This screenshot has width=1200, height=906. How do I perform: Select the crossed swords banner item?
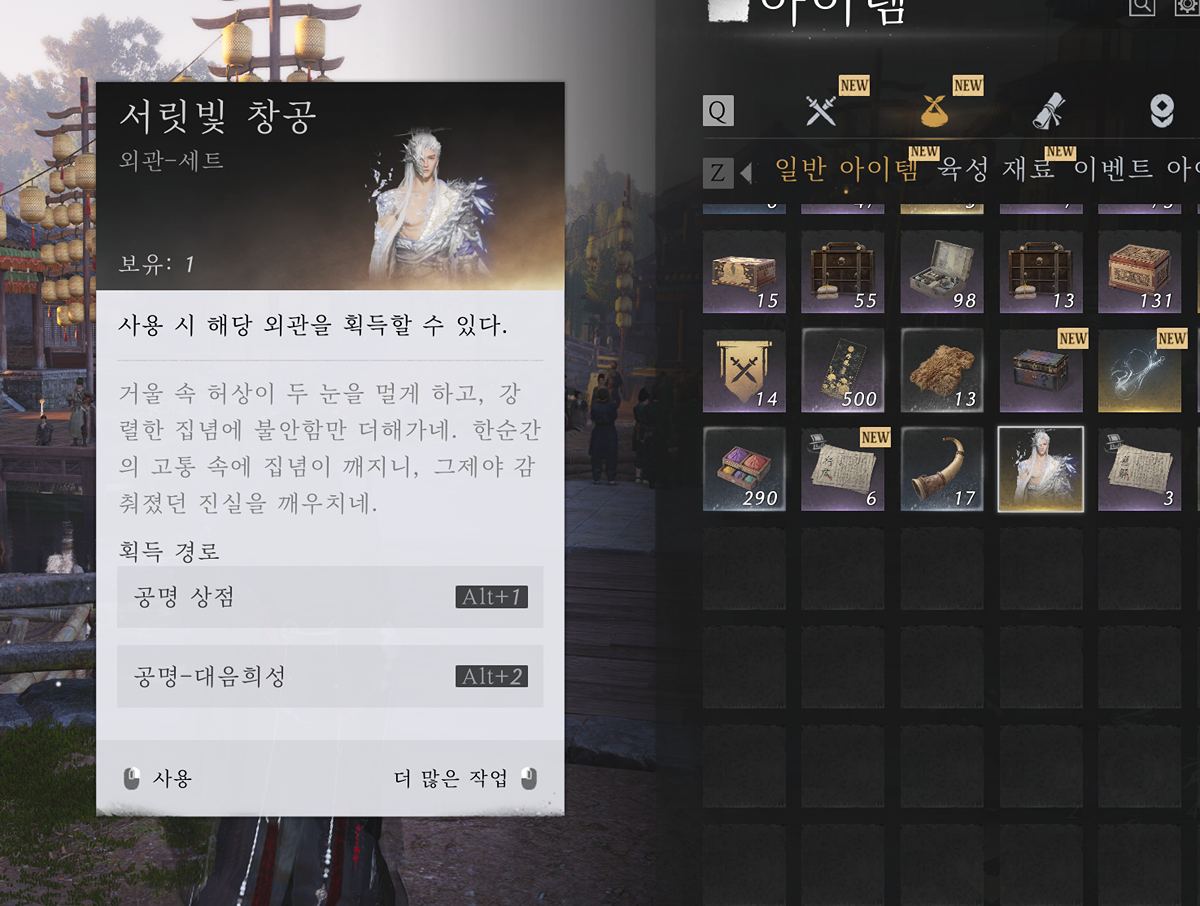click(744, 370)
